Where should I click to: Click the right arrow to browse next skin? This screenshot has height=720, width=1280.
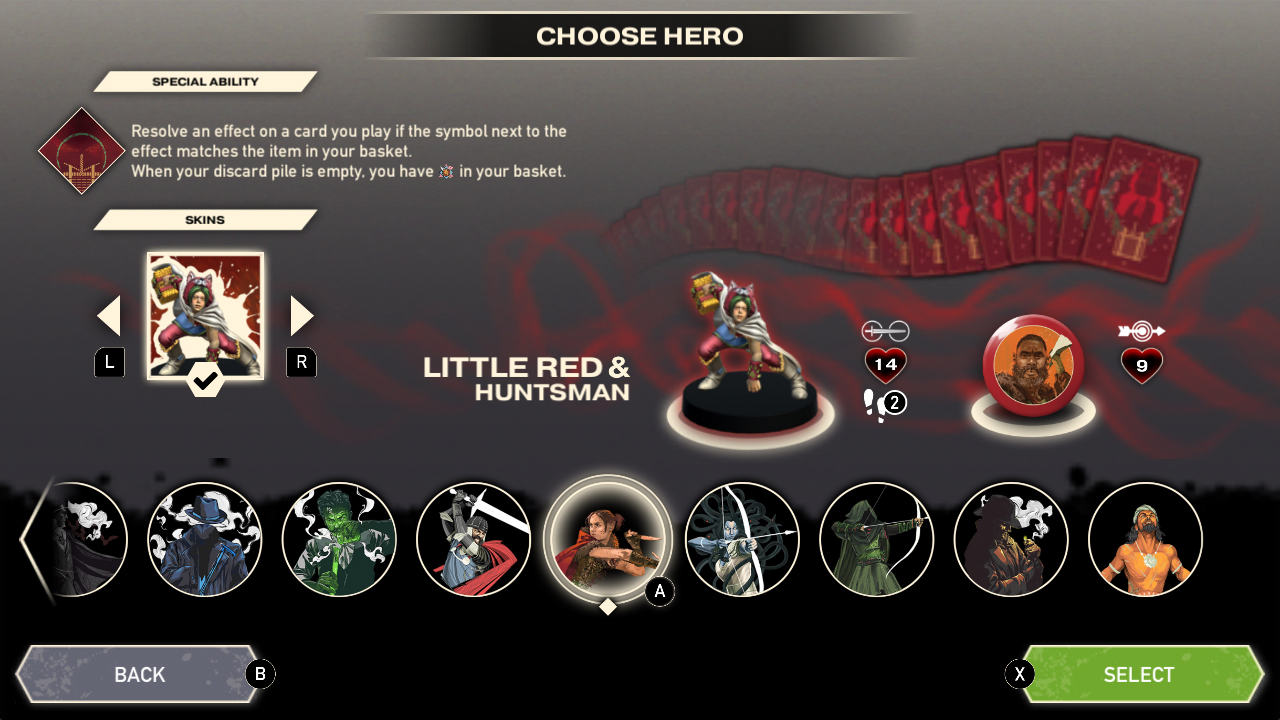[301, 314]
